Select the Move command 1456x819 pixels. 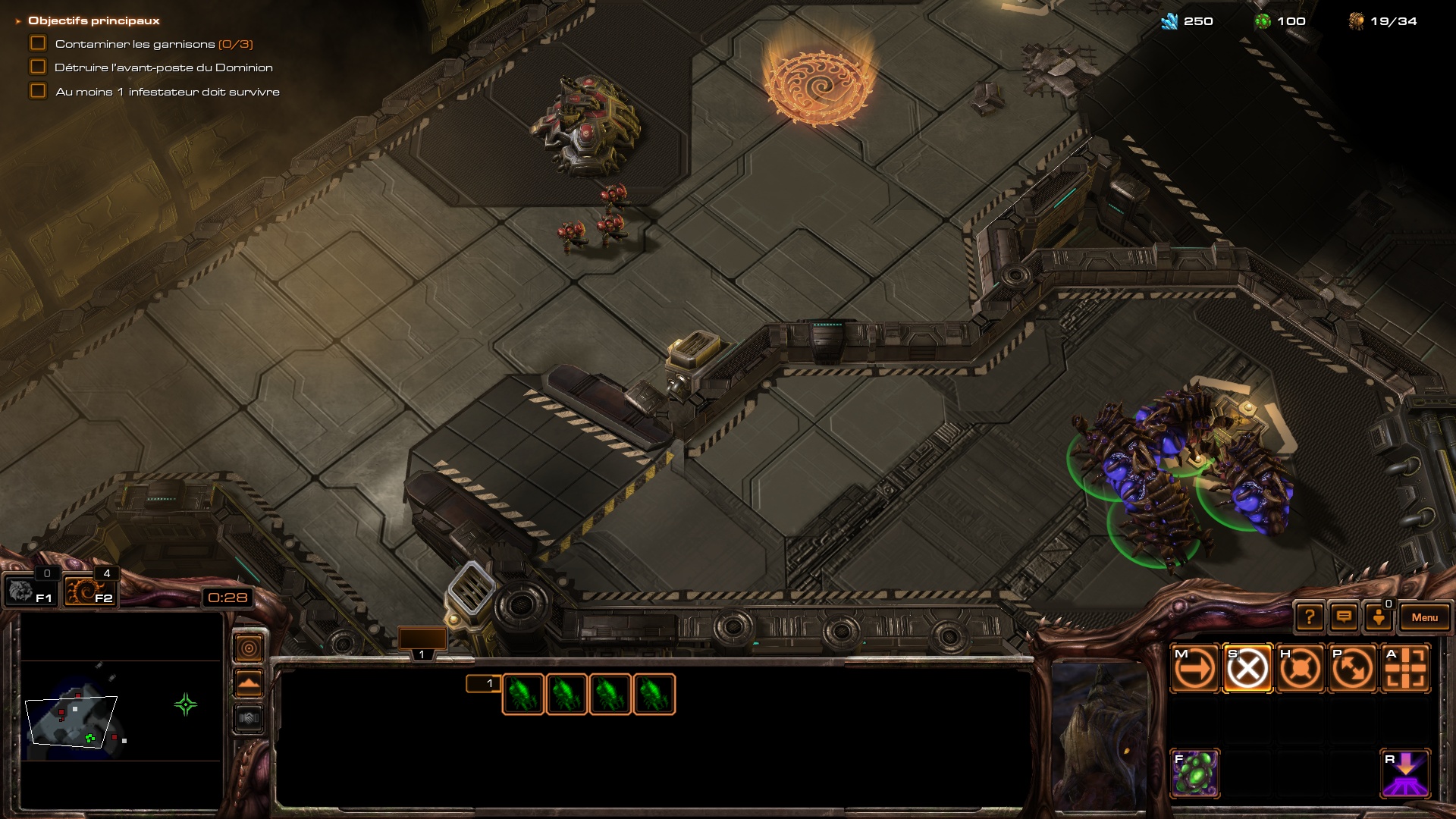1195,669
